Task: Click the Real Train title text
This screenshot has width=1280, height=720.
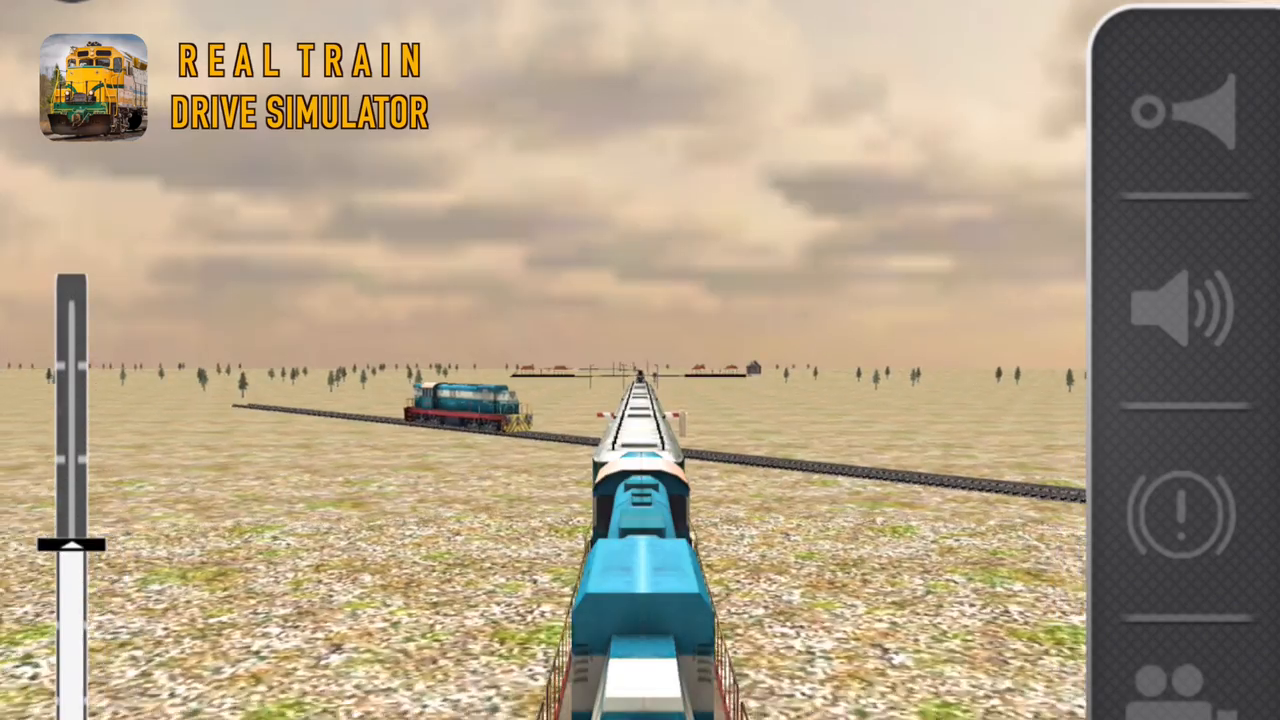Action: coord(300,60)
